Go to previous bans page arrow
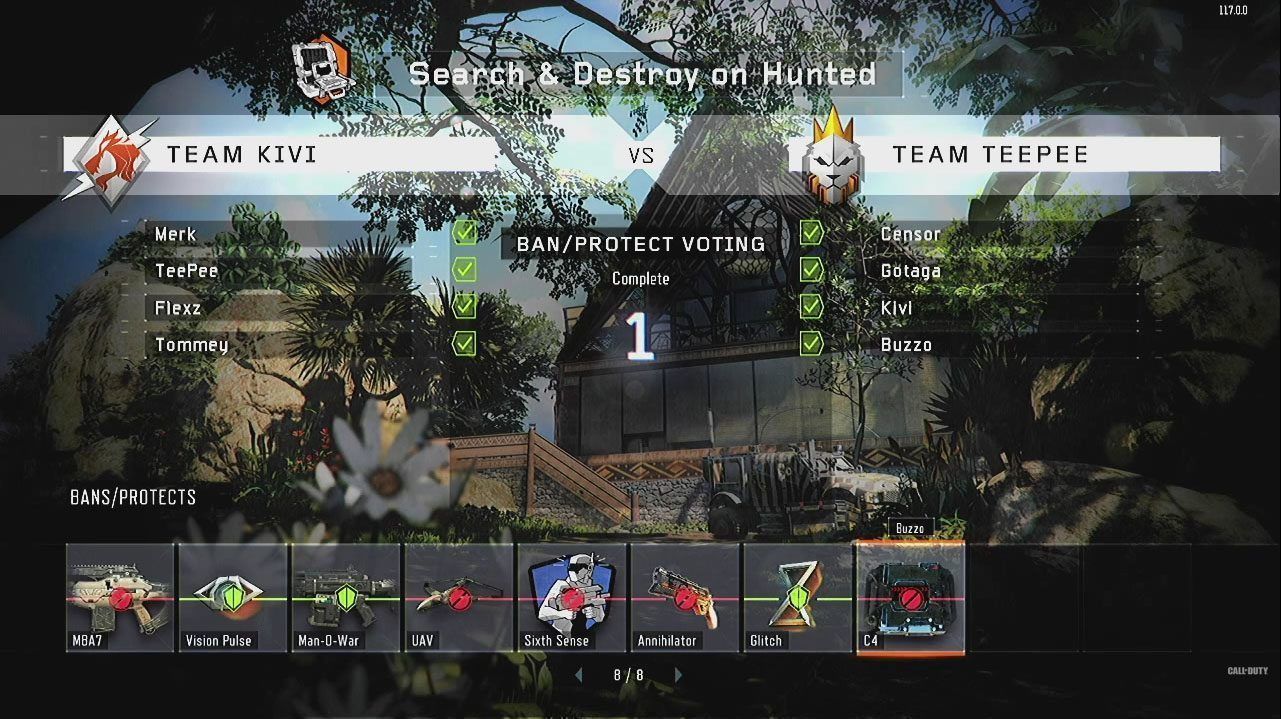This screenshot has height=719, width=1281. 578,675
